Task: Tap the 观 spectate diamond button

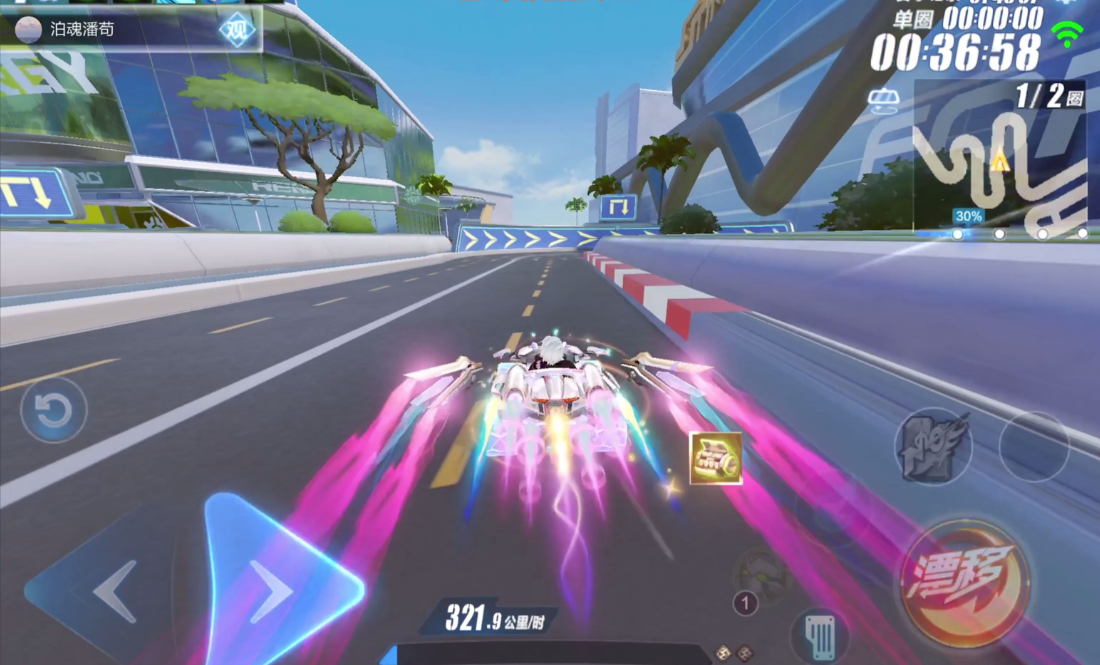Action: [237, 29]
